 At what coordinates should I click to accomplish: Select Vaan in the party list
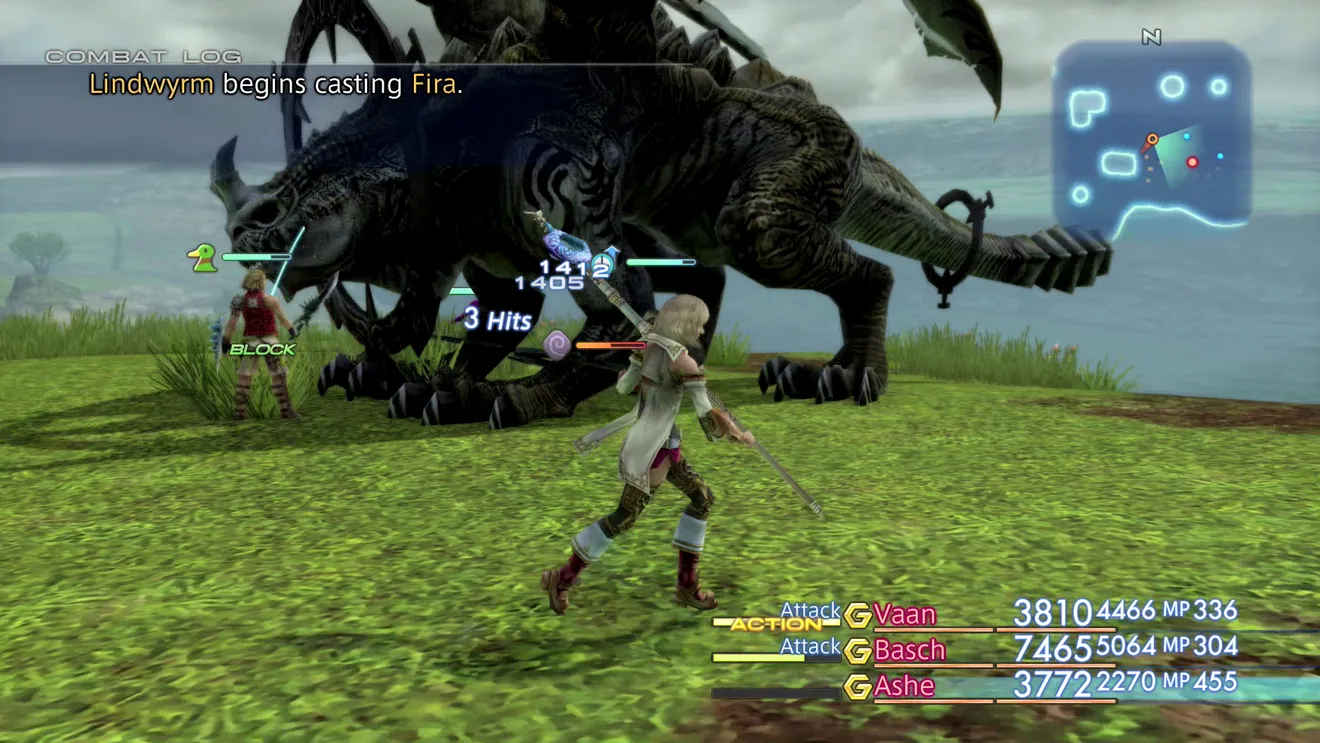click(905, 614)
